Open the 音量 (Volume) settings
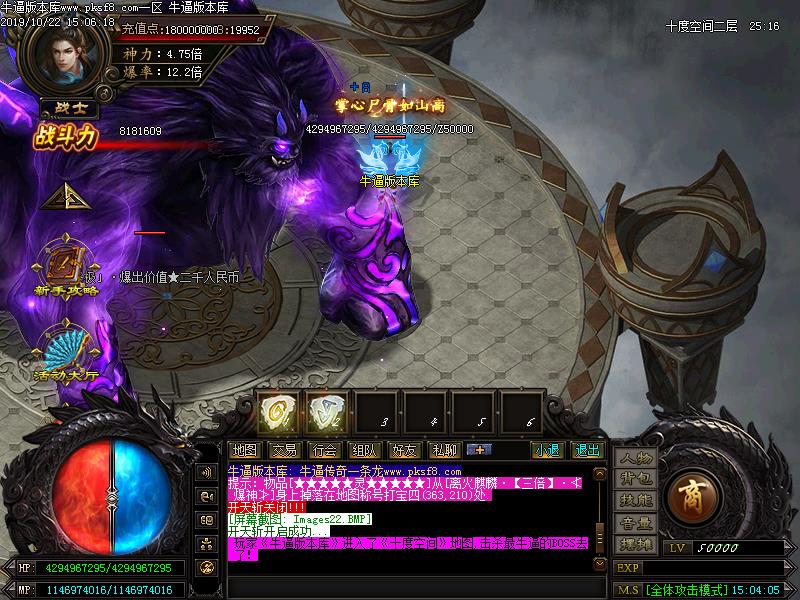Image resolution: width=800 pixels, height=600 pixels. [635, 522]
